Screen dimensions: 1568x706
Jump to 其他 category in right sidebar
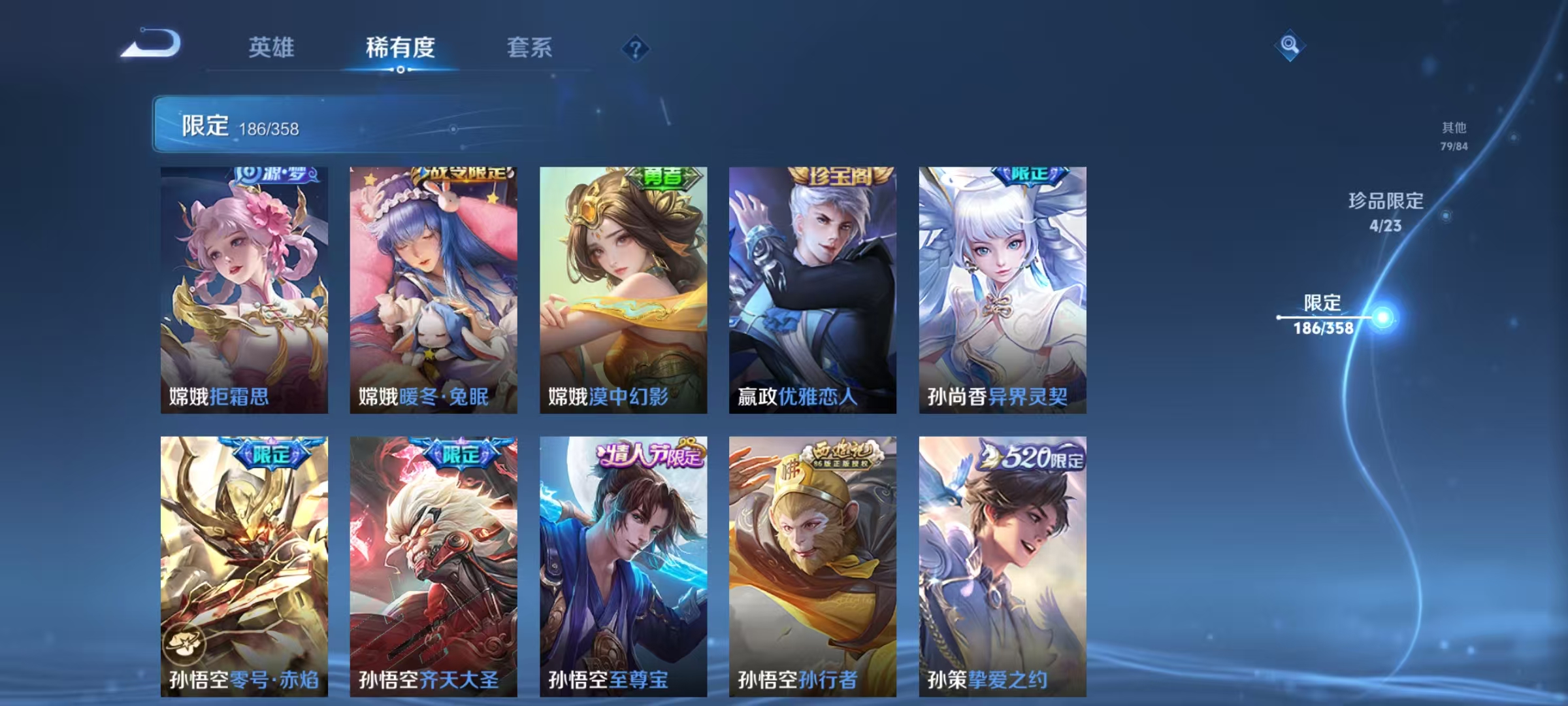pyautogui.click(x=1453, y=137)
